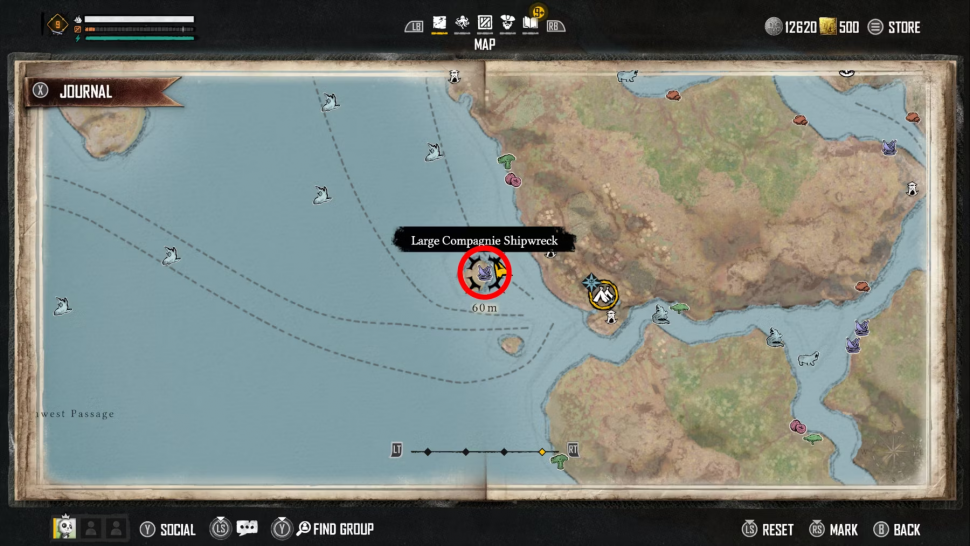Select the compass star marker near outpost
The width and height of the screenshot is (970, 546).
click(x=591, y=282)
